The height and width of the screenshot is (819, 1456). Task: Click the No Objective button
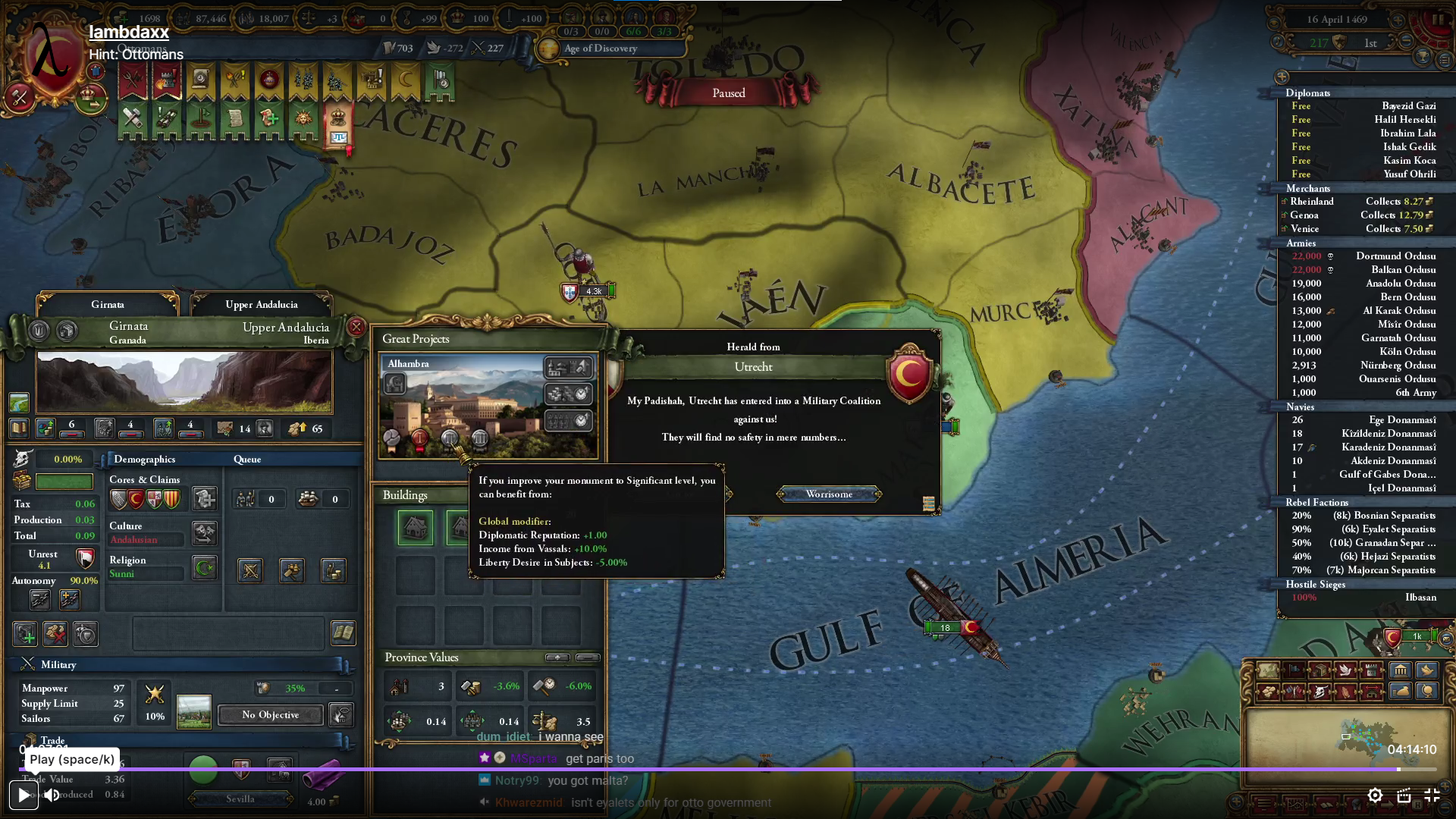pyautogui.click(x=270, y=715)
